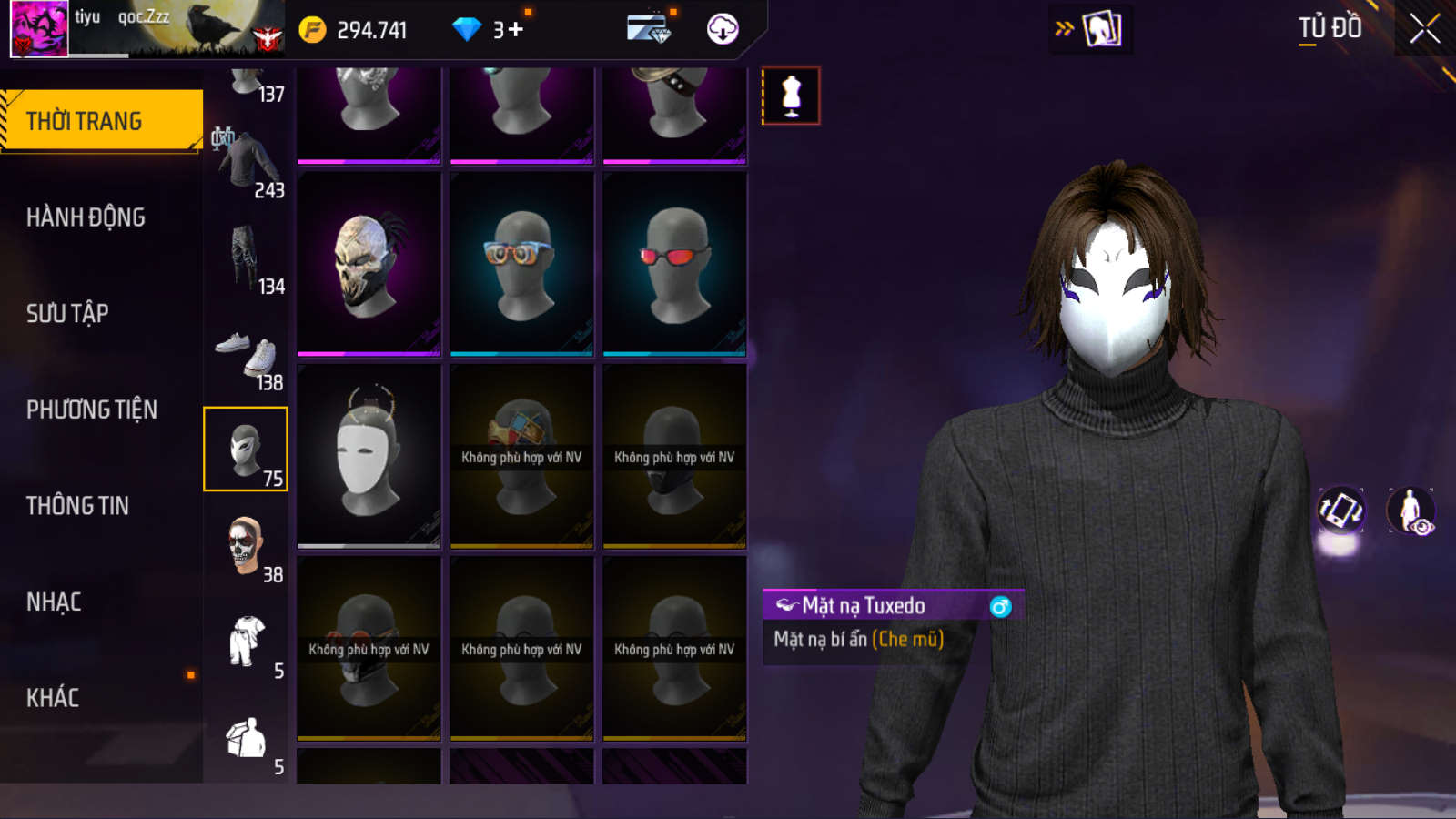Select the Phương Tiện vehicles tab
This screenshot has width=1456, height=819.
(91, 409)
